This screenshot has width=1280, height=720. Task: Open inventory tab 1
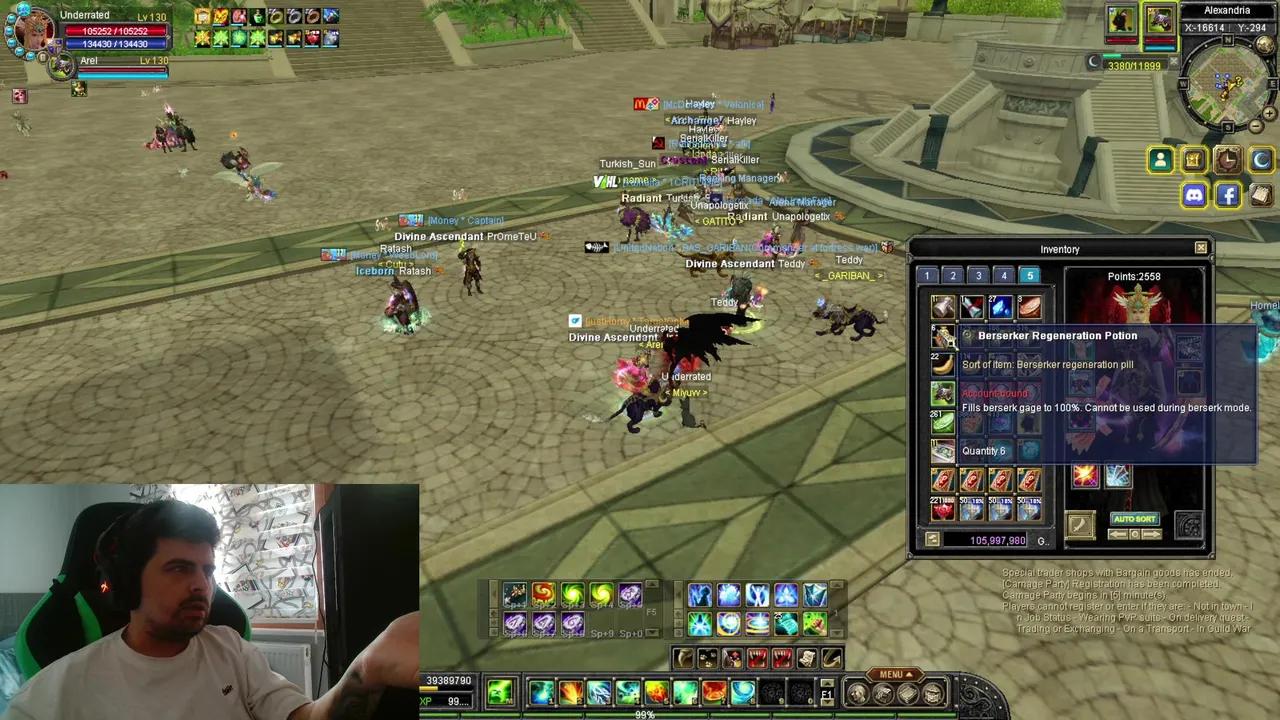(927, 275)
